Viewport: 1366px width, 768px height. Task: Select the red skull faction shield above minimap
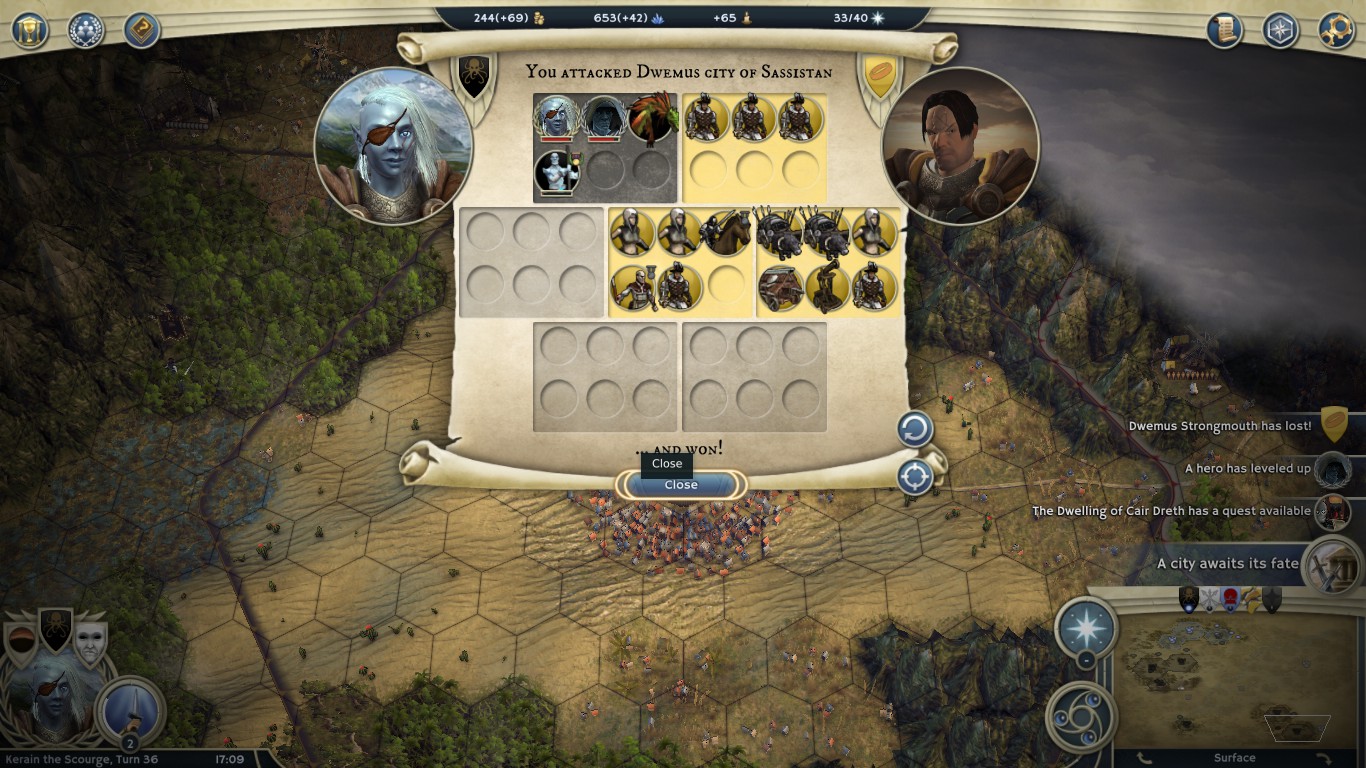(1230, 598)
